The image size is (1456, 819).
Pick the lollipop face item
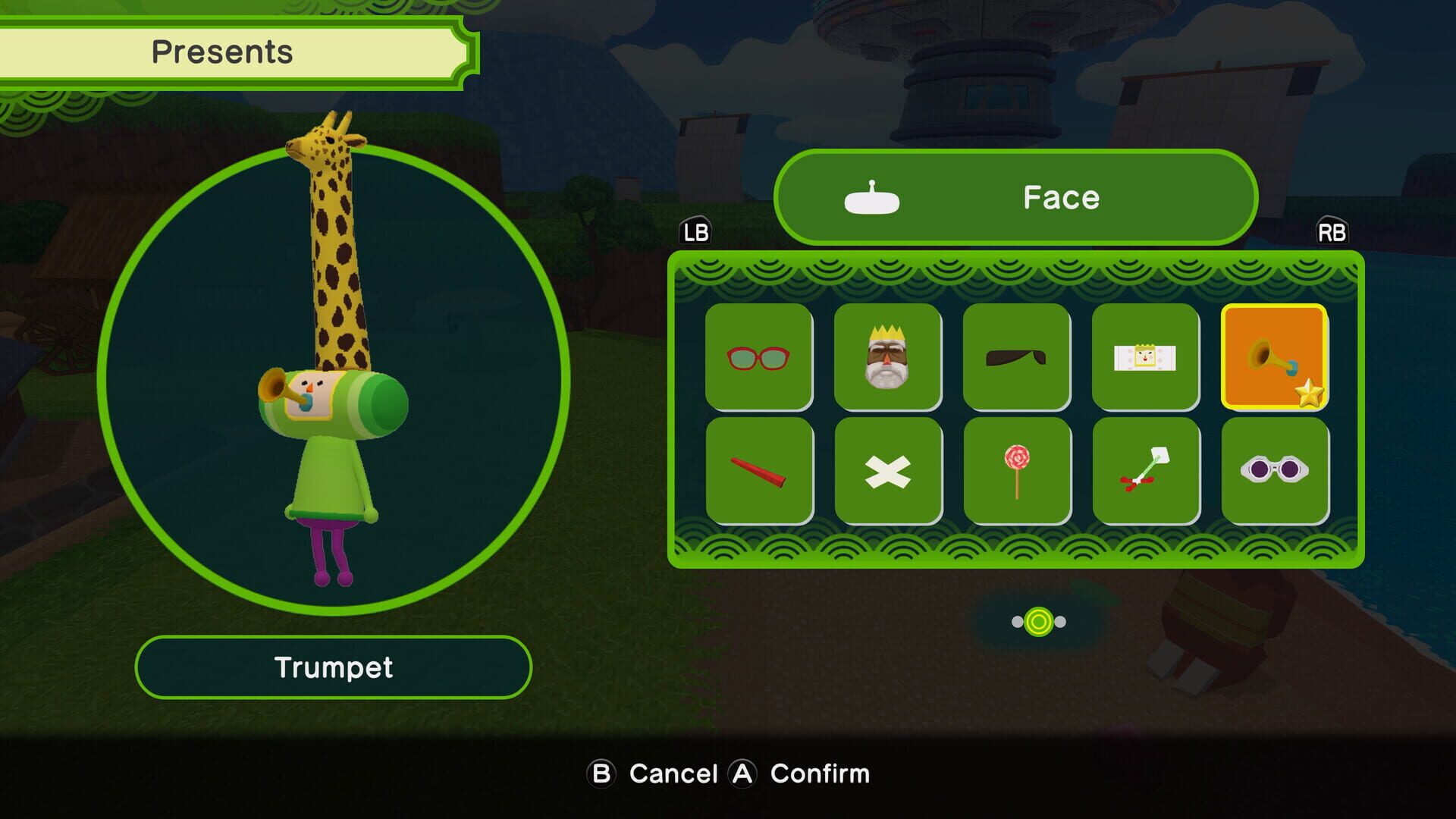point(1018,469)
